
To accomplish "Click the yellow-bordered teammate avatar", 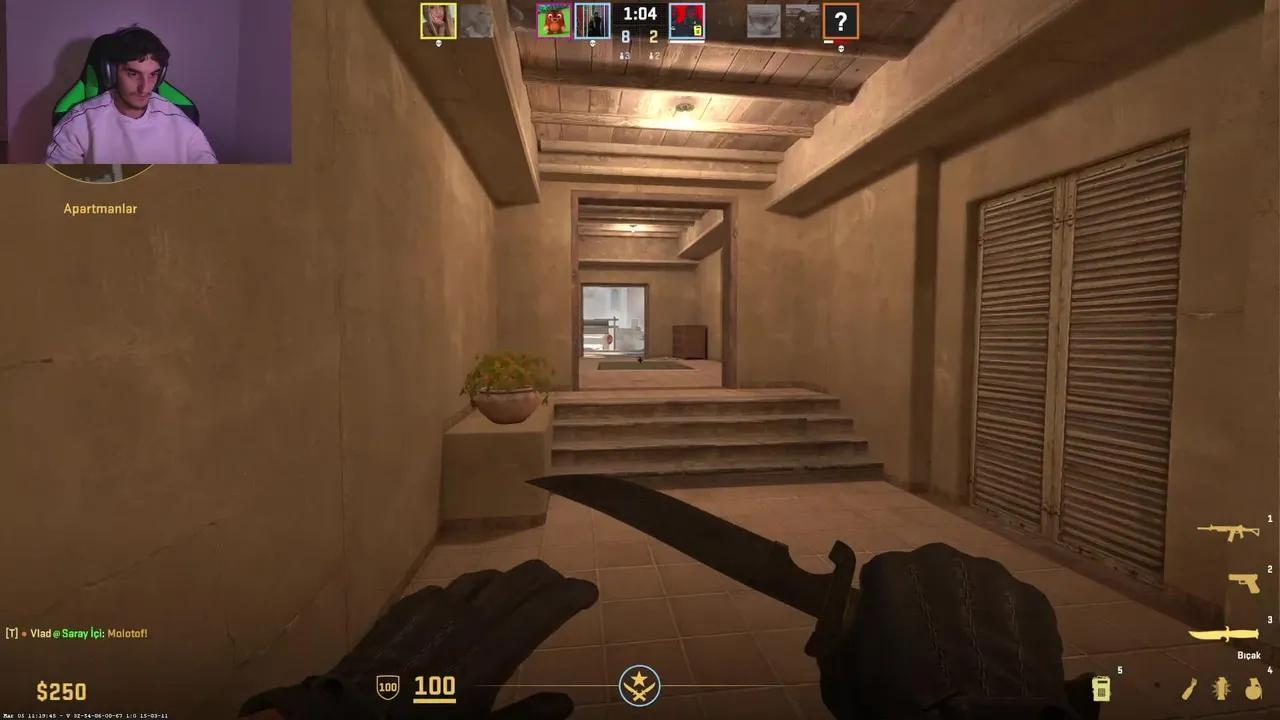I will tap(437, 19).
